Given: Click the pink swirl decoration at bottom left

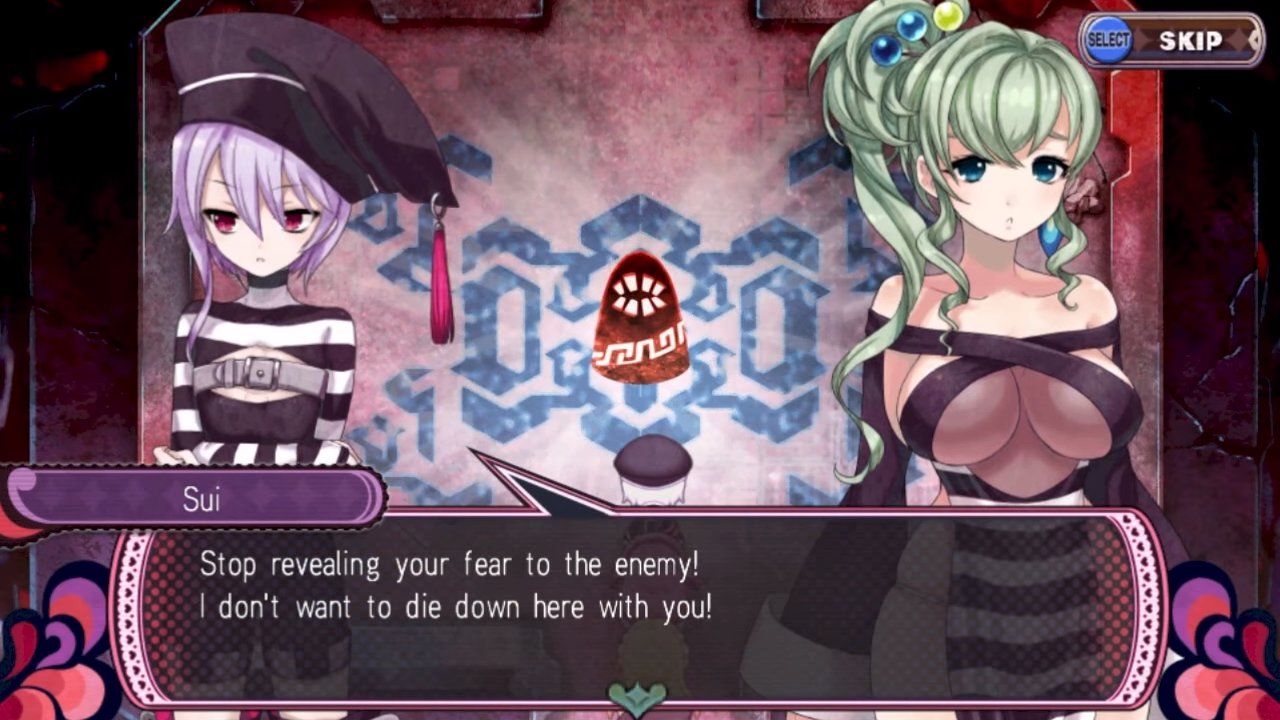Looking at the screenshot, I should pyautogui.click(x=55, y=660).
